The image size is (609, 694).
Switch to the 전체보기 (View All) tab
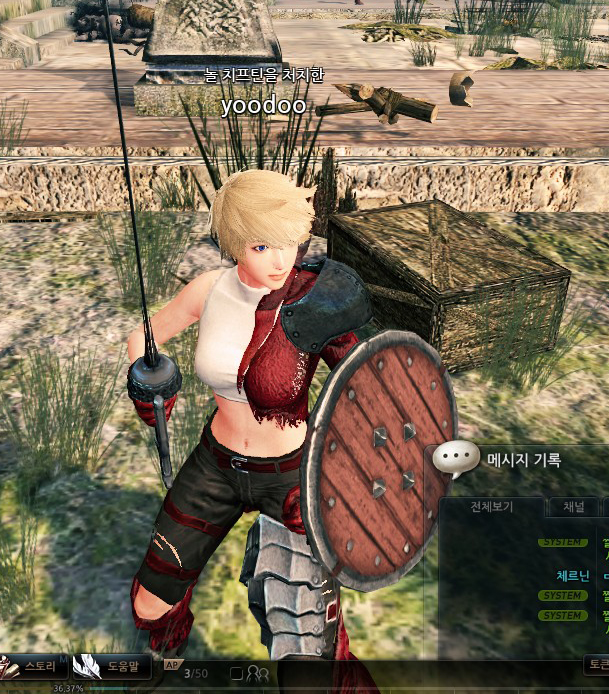click(x=491, y=507)
